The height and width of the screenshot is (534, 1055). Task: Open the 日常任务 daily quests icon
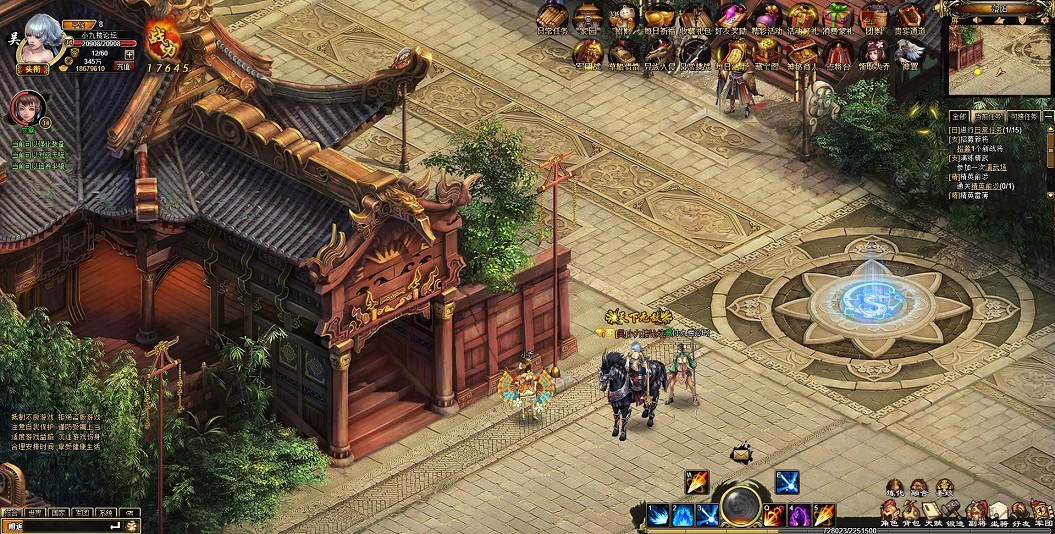[x=552, y=18]
